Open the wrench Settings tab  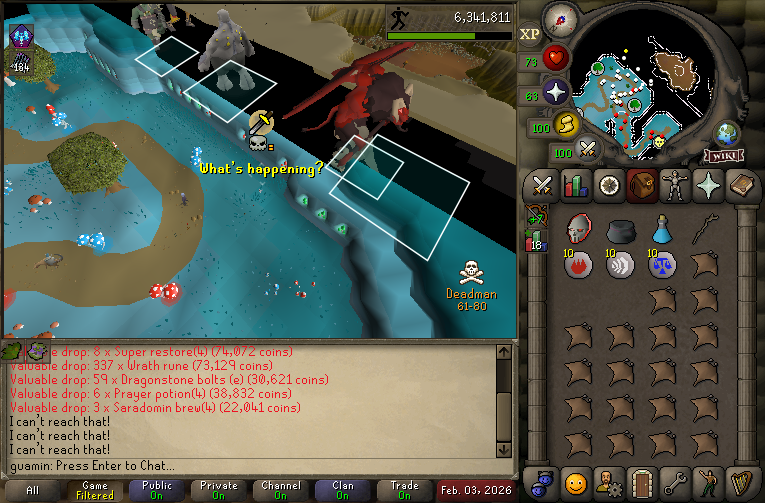coord(674,483)
